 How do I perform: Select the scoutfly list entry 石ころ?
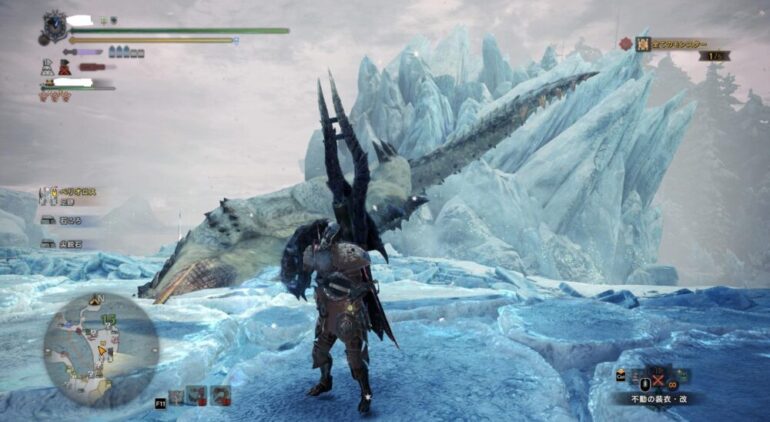(x=72, y=220)
